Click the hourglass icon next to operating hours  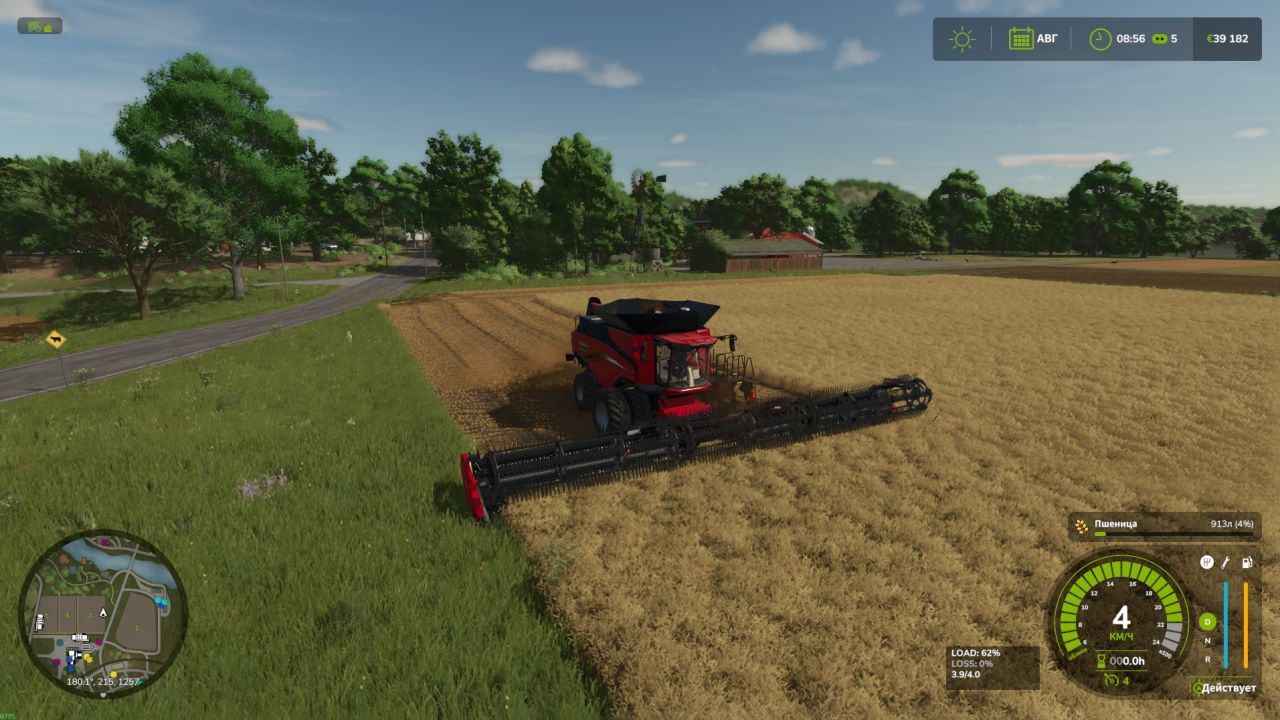1101,660
